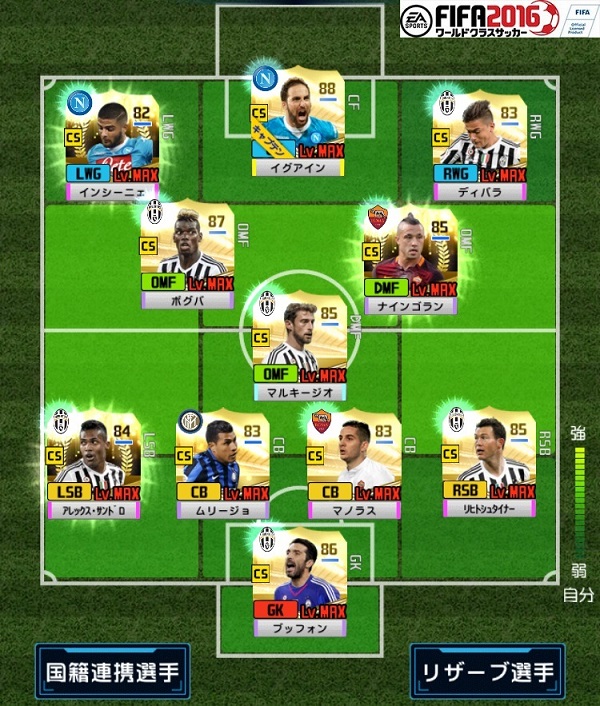The height and width of the screenshot is (706, 600).
Task: Select the ナインゴラン DMF player card
Action: point(411,255)
